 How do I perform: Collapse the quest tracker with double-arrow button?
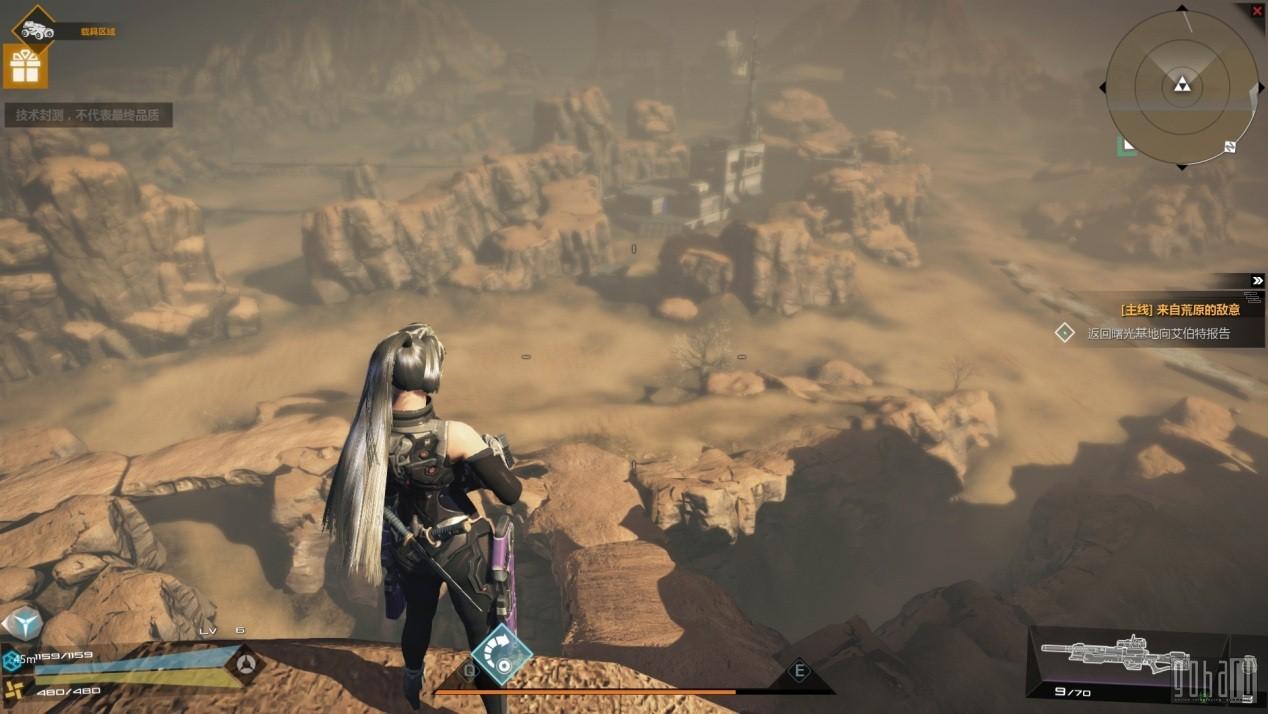[1257, 281]
